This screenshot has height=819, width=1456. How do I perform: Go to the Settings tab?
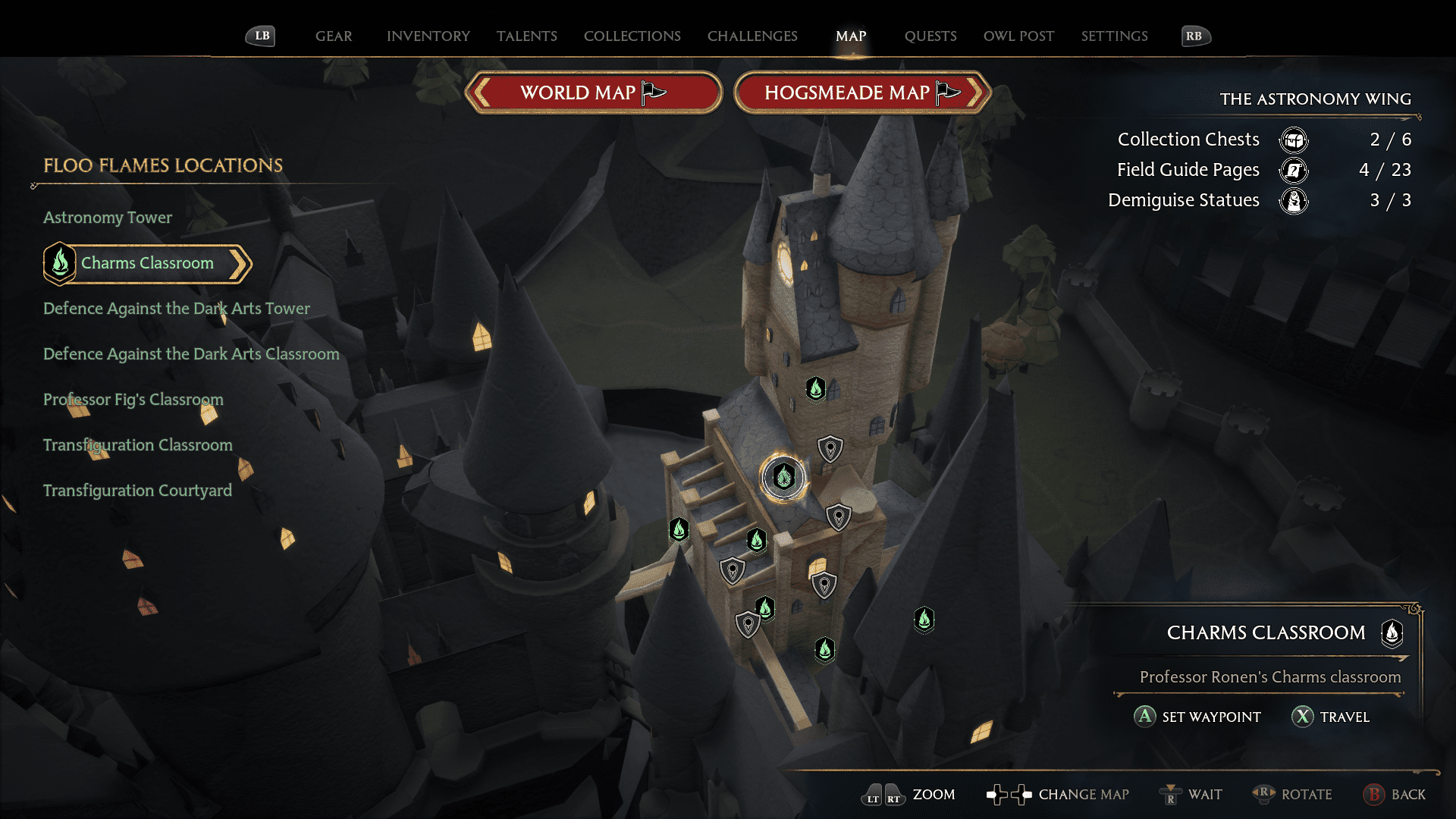[1114, 36]
